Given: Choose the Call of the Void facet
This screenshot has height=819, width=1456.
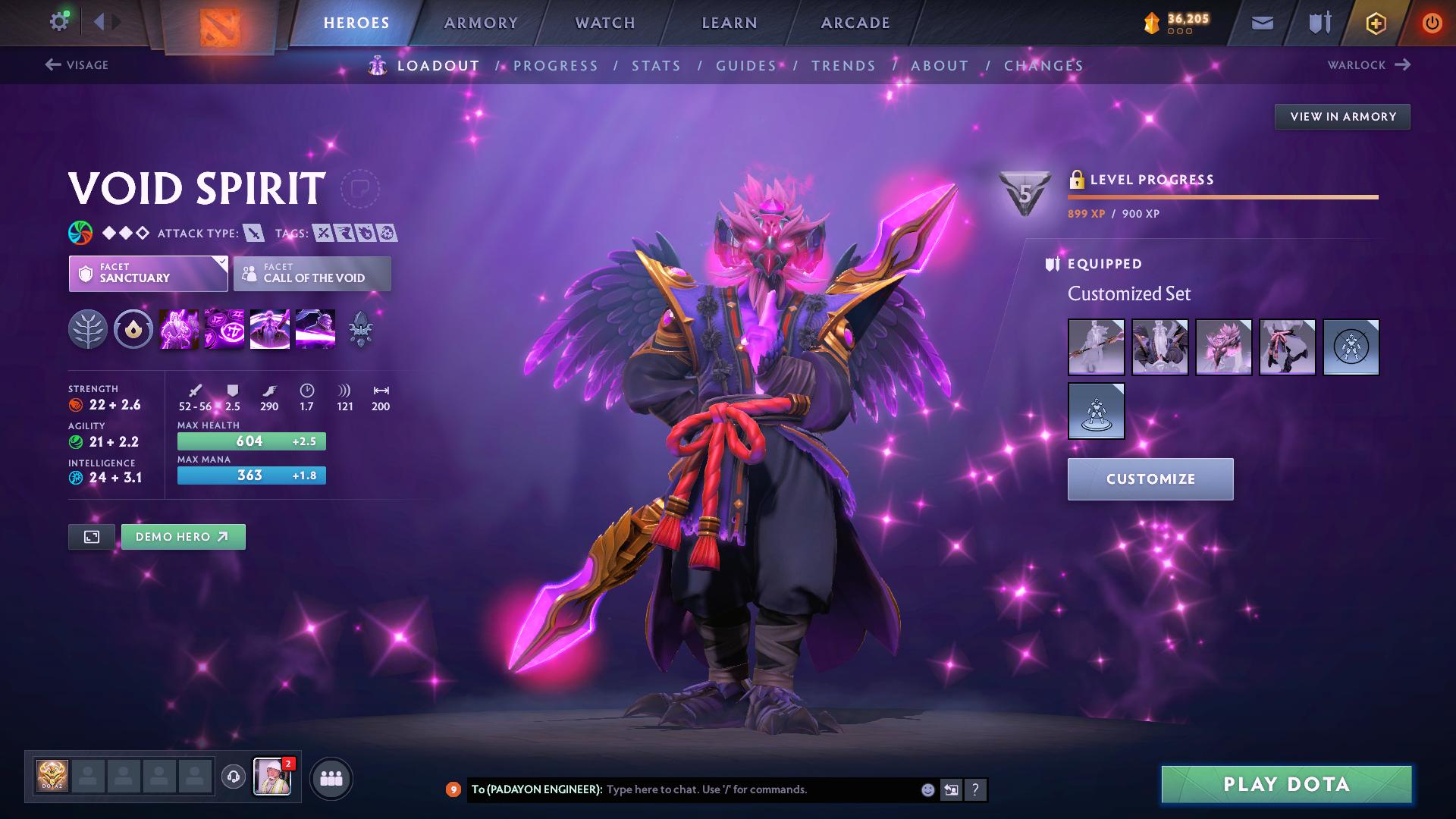Looking at the screenshot, I should pos(312,274).
